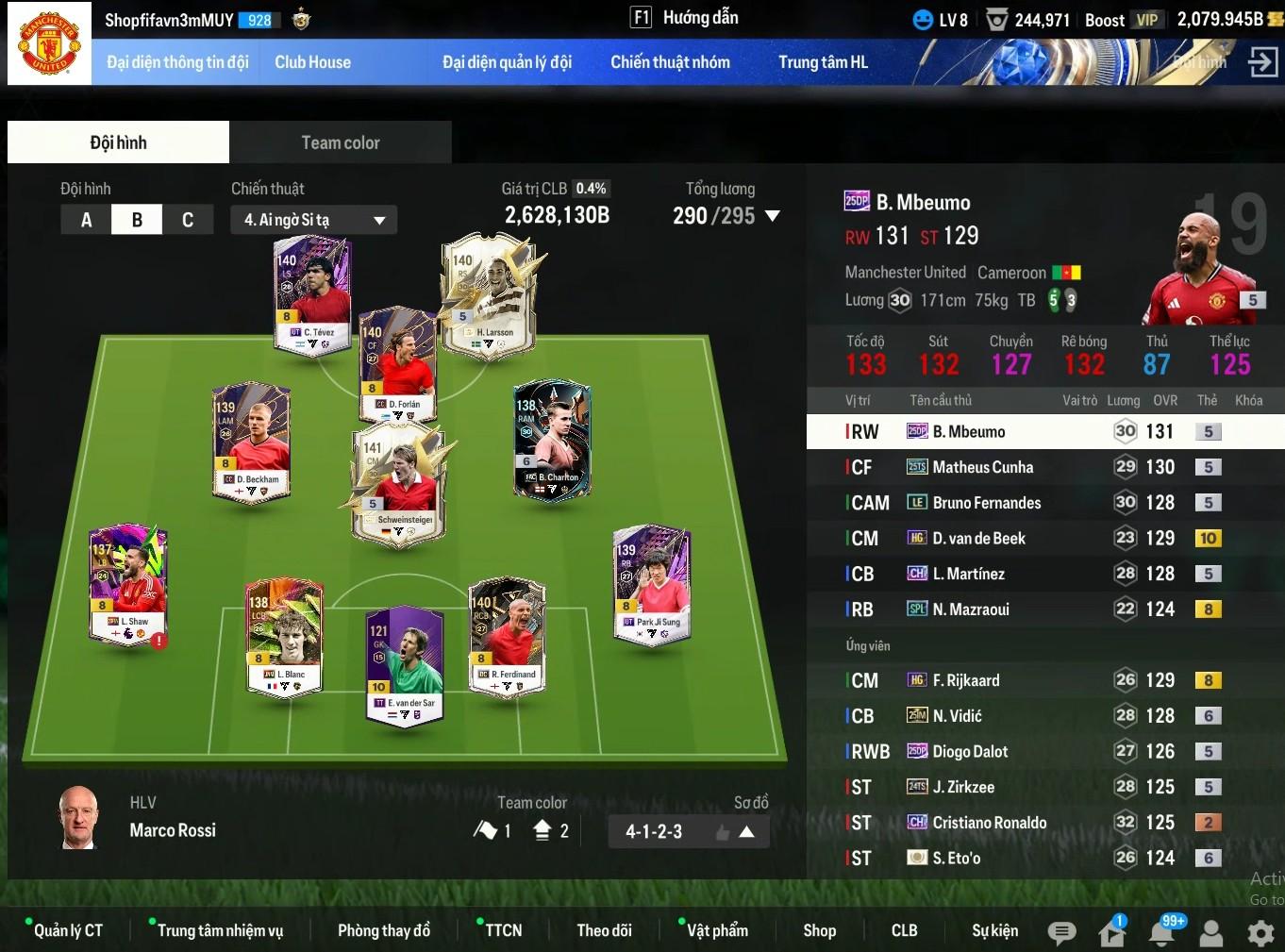Select Matheus Cunha in the player list
Viewport: 1285px width, 952px height.
pos(982,467)
